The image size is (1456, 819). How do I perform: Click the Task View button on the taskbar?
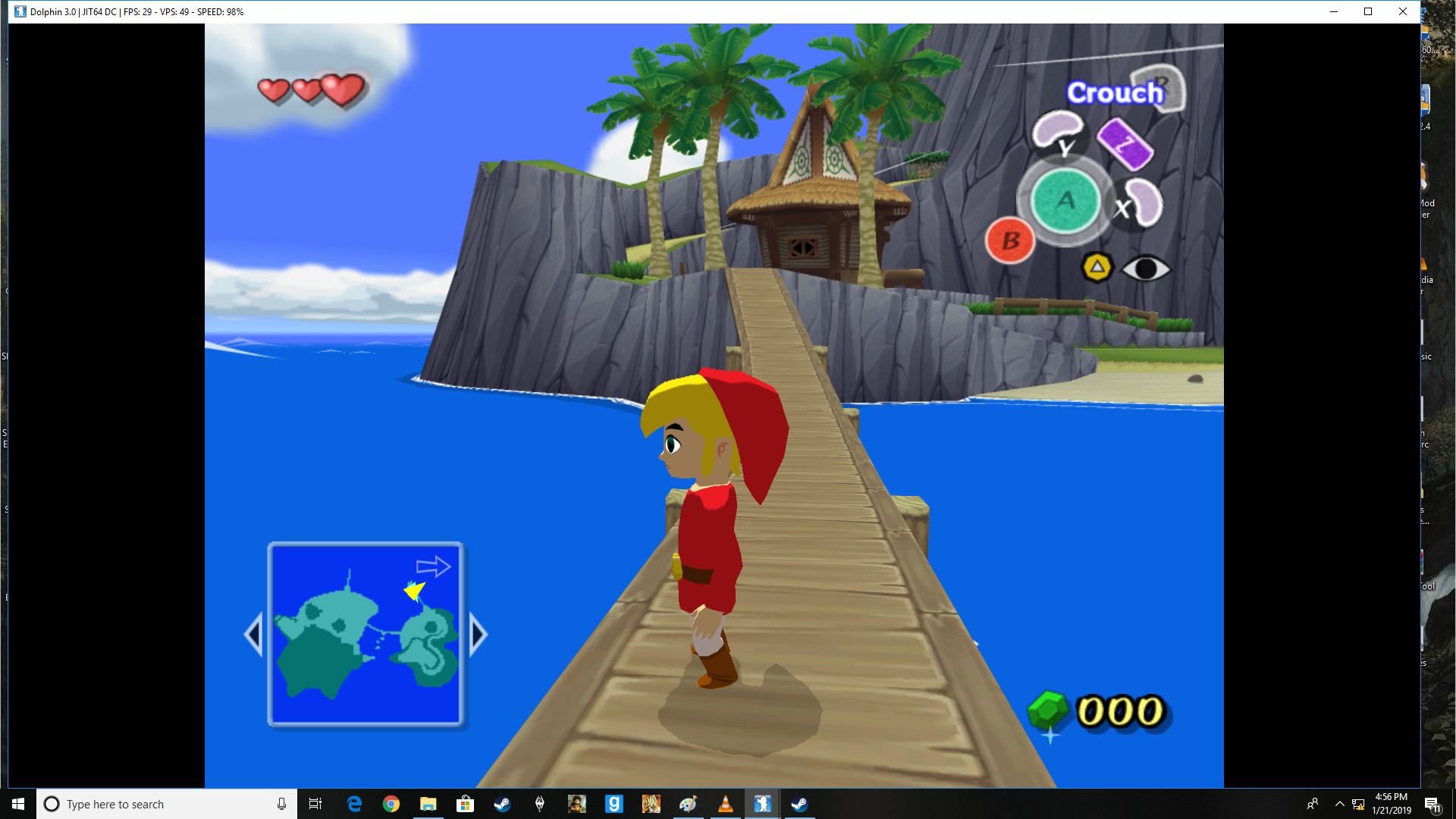tap(315, 804)
